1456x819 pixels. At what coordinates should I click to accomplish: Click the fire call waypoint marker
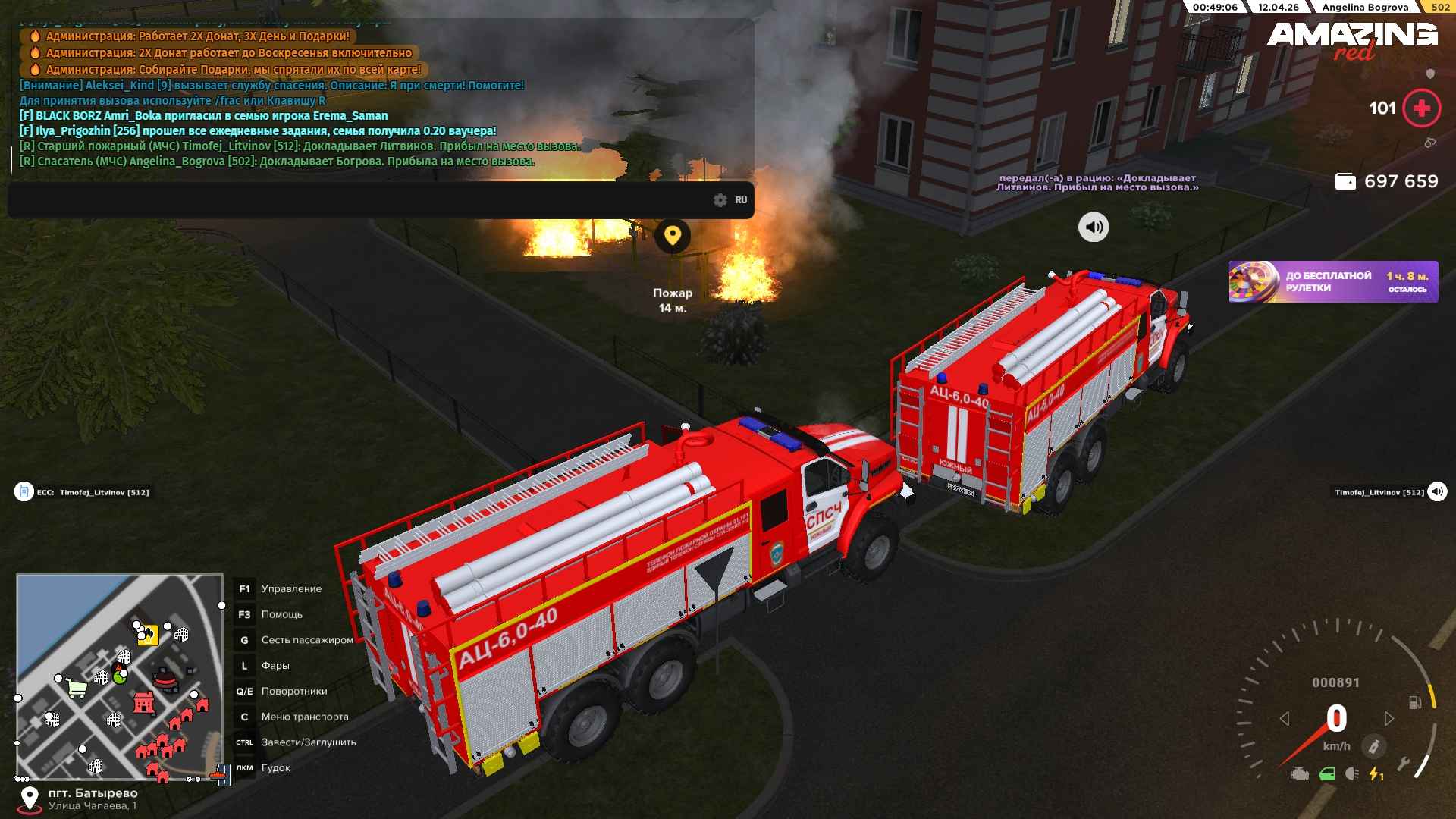click(x=672, y=236)
